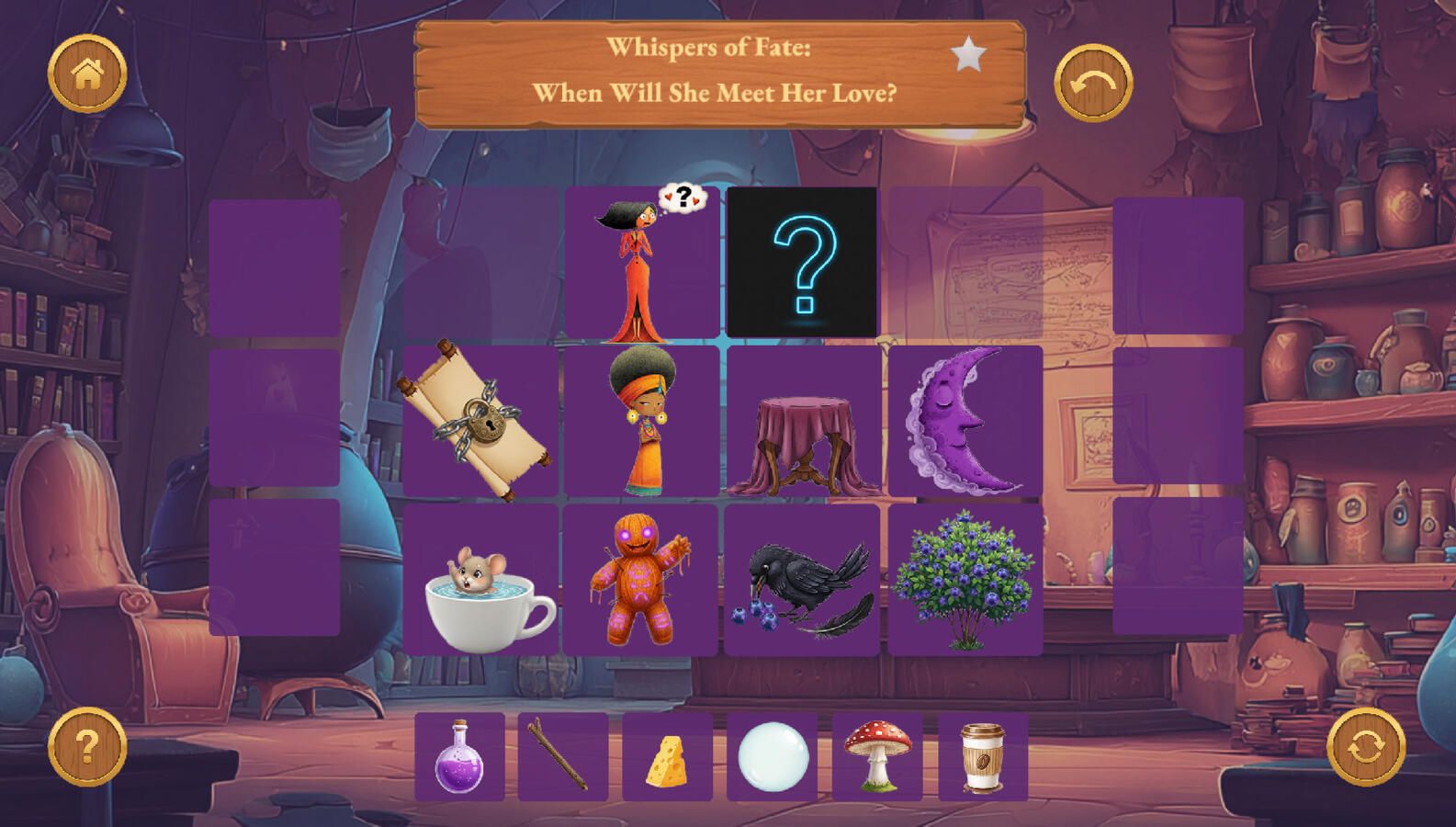Screen dimensions: 1456x827
Task: Select the crystal ball item
Action: (773, 756)
